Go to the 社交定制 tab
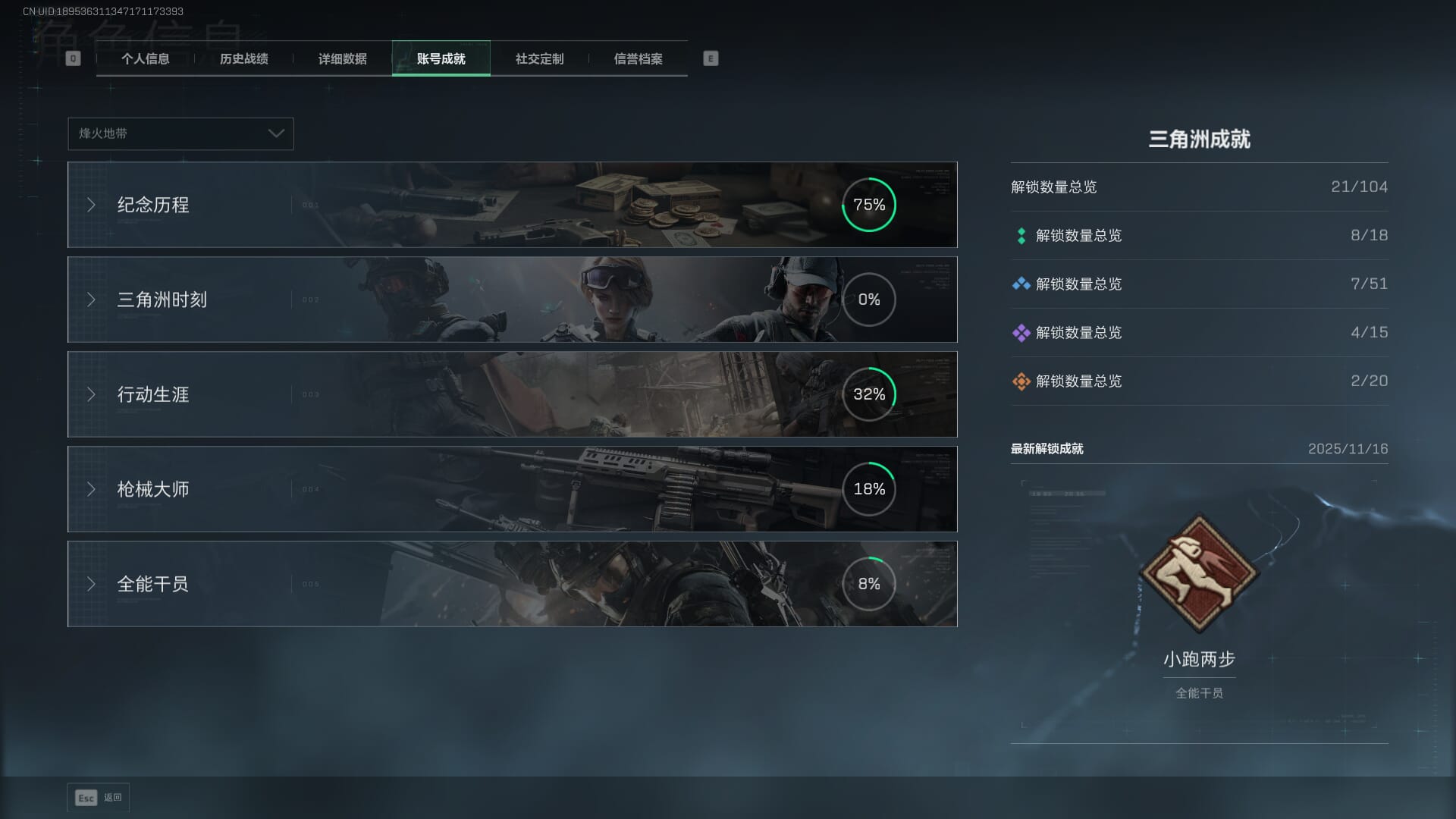The image size is (1456, 819). pos(539,59)
